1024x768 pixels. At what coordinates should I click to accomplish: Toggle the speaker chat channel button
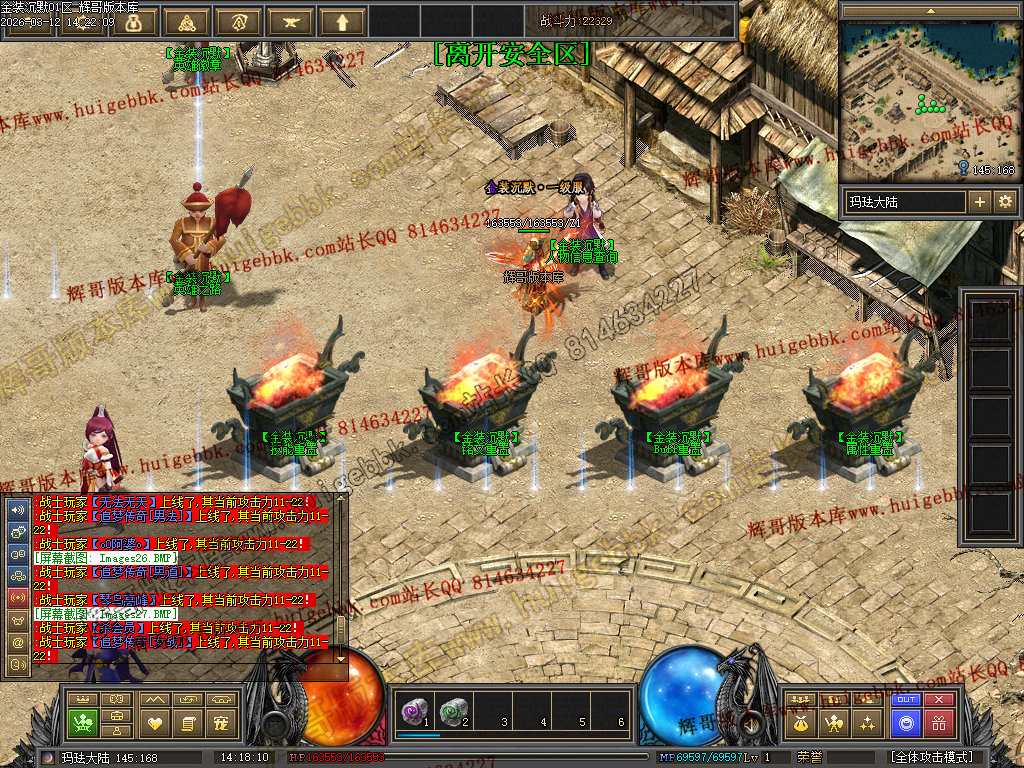pyautogui.click(x=17, y=510)
